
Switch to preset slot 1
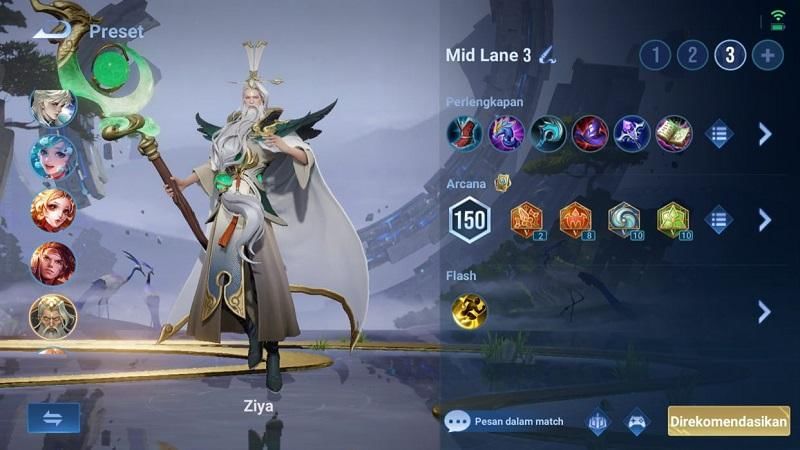click(x=655, y=55)
